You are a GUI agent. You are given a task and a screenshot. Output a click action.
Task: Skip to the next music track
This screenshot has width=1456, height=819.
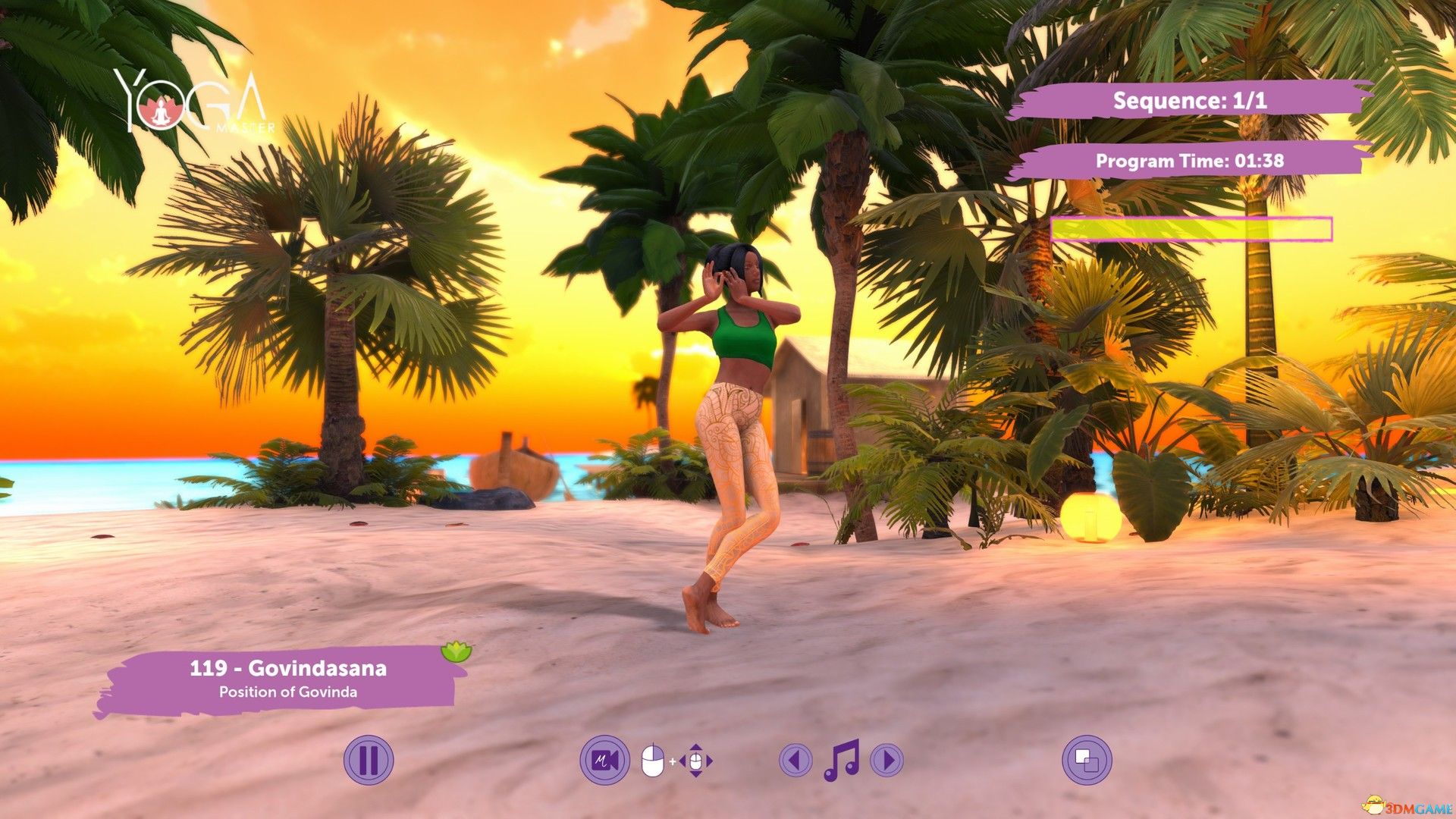coord(887,760)
